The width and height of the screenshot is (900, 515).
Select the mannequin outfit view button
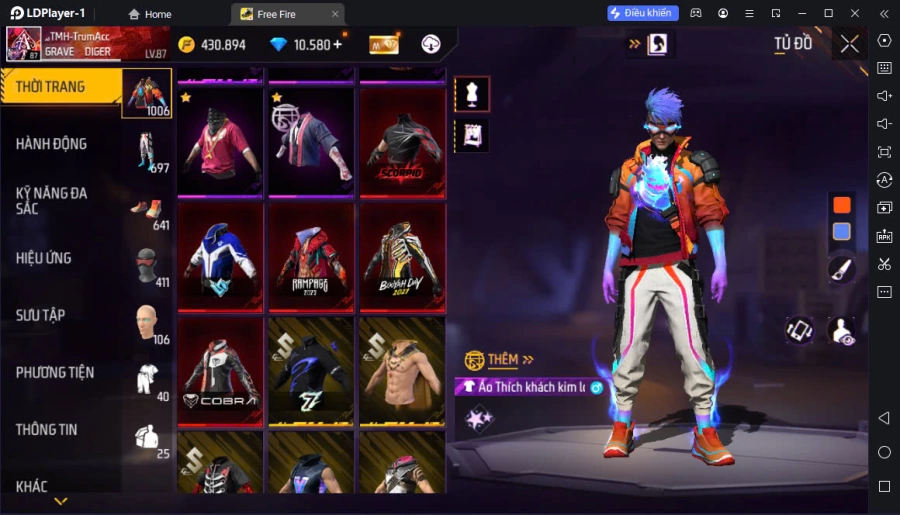tap(472, 94)
